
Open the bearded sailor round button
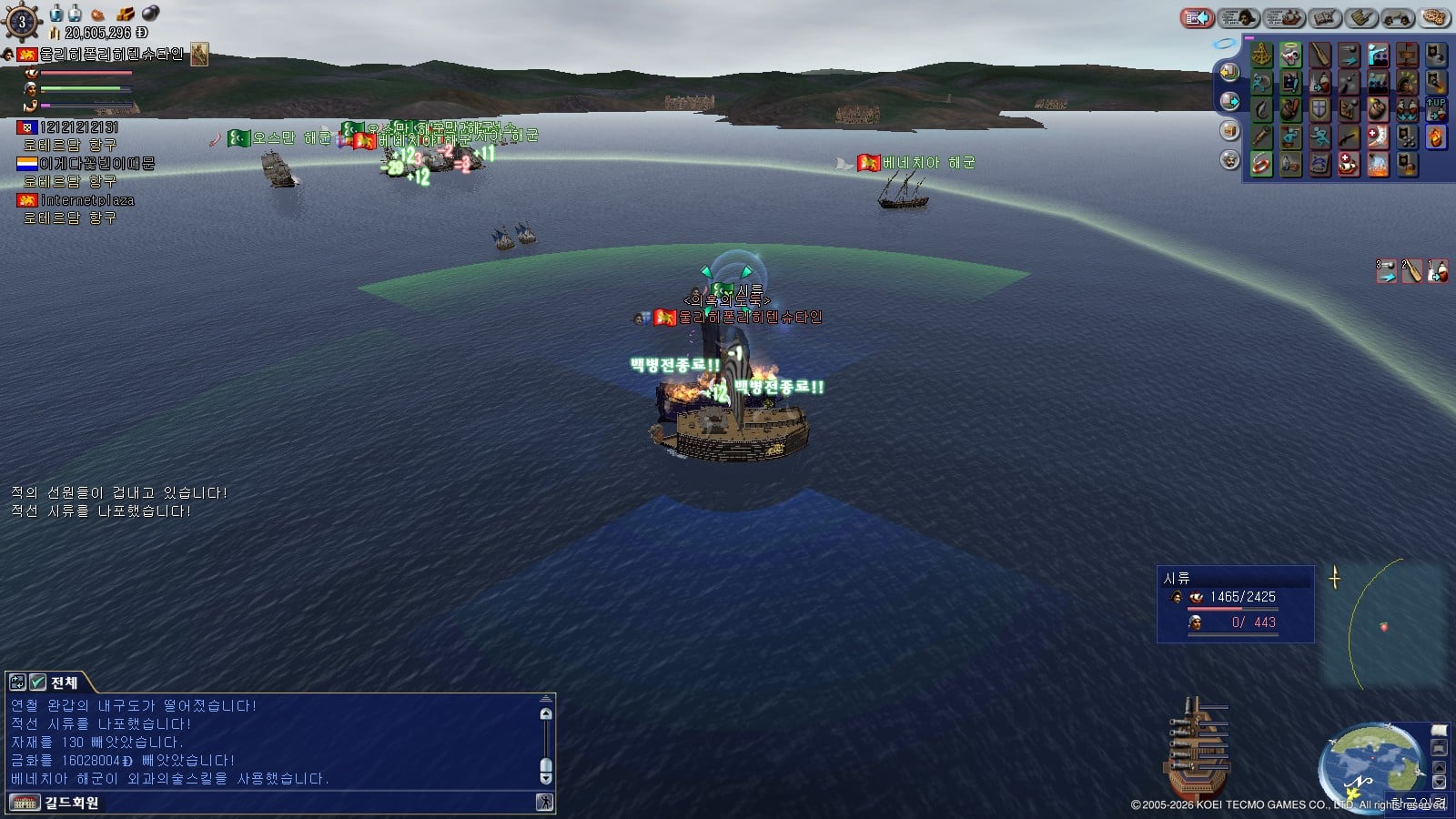(x=1229, y=160)
